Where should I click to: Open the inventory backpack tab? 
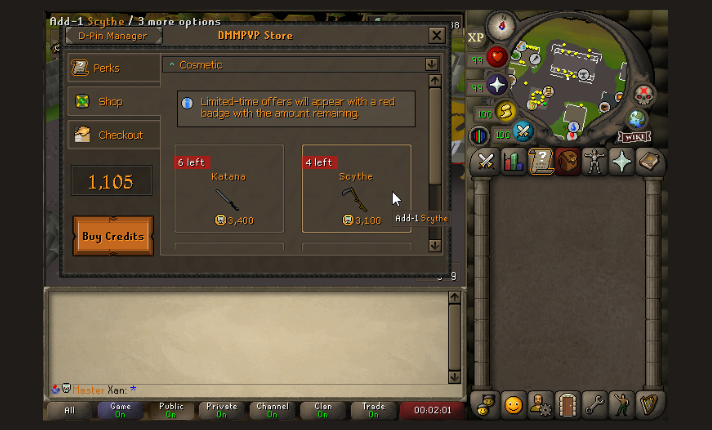coord(568,161)
